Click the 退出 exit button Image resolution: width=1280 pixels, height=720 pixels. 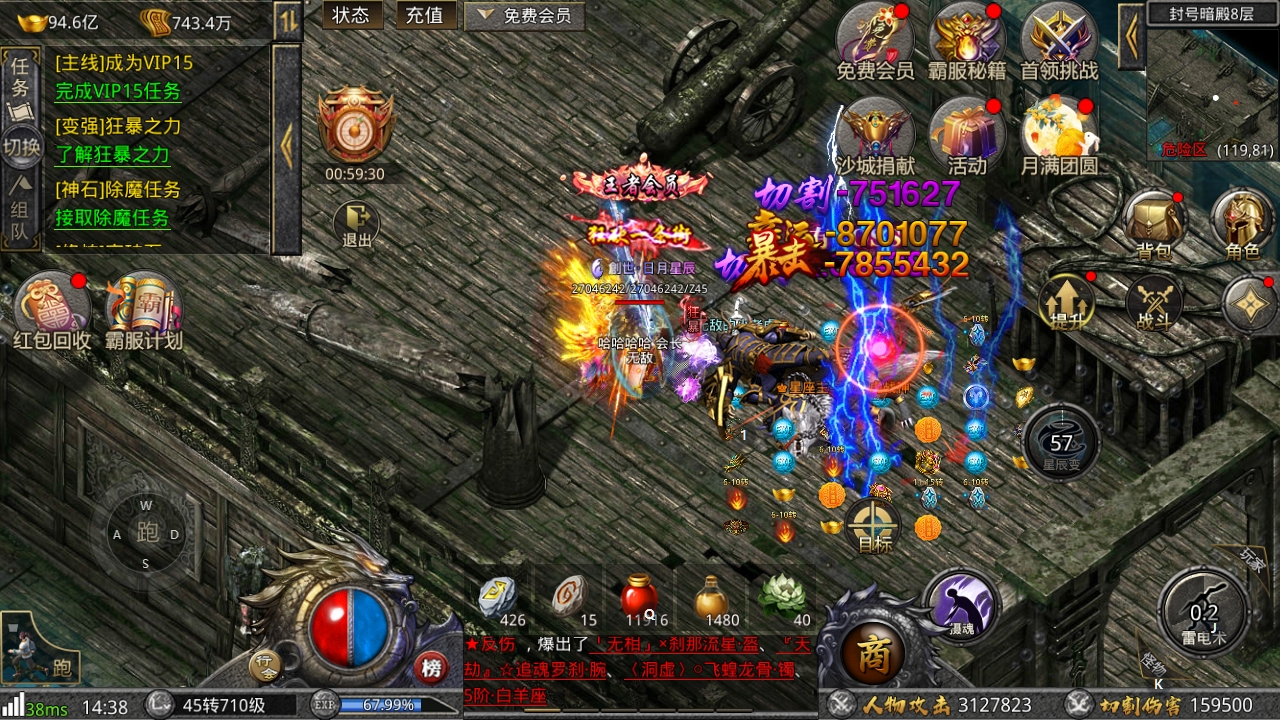click(356, 225)
